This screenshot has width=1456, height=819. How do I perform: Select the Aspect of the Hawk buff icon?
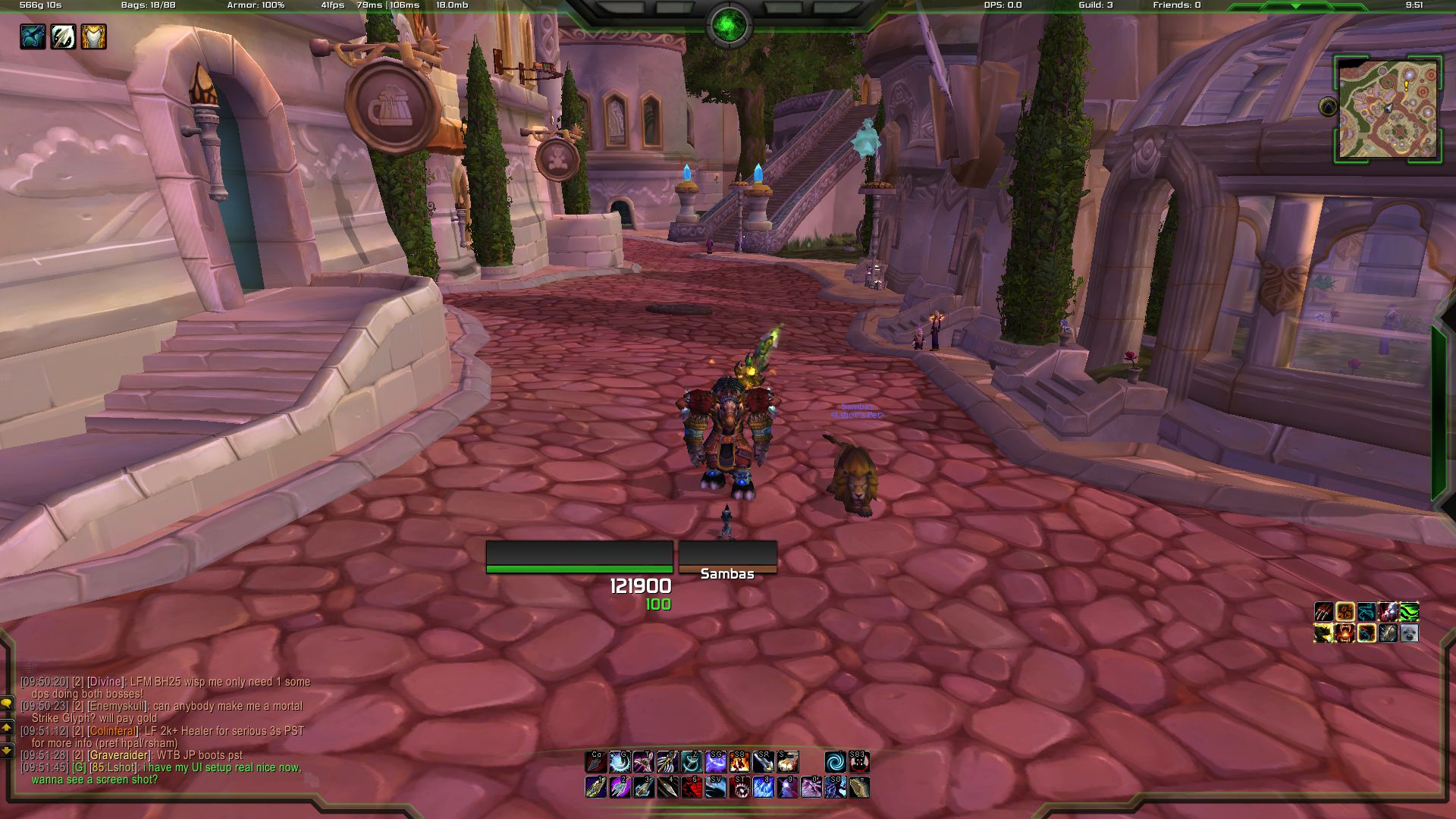(33, 36)
